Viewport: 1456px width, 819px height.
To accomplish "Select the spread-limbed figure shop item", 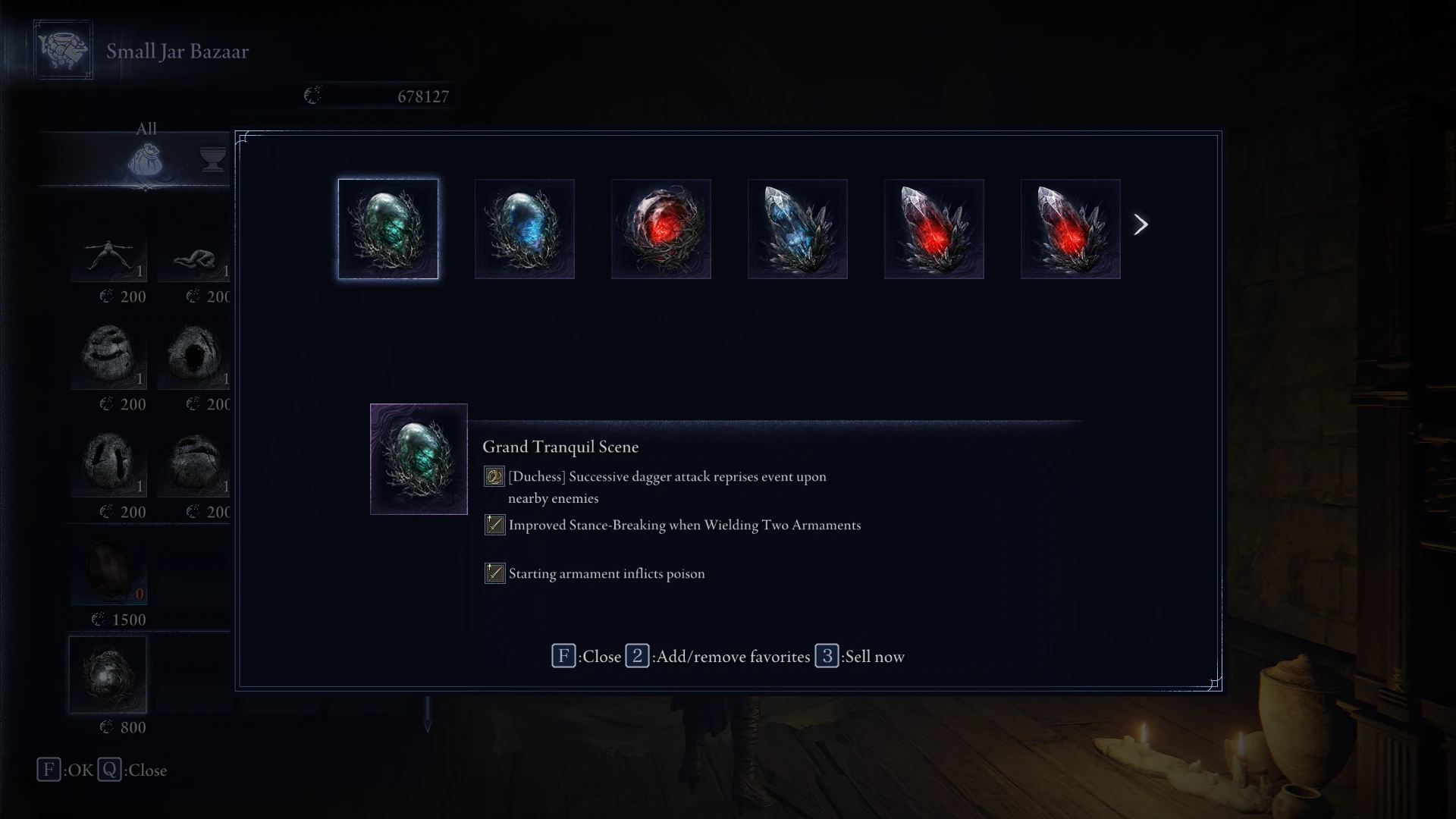I will pos(109,256).
